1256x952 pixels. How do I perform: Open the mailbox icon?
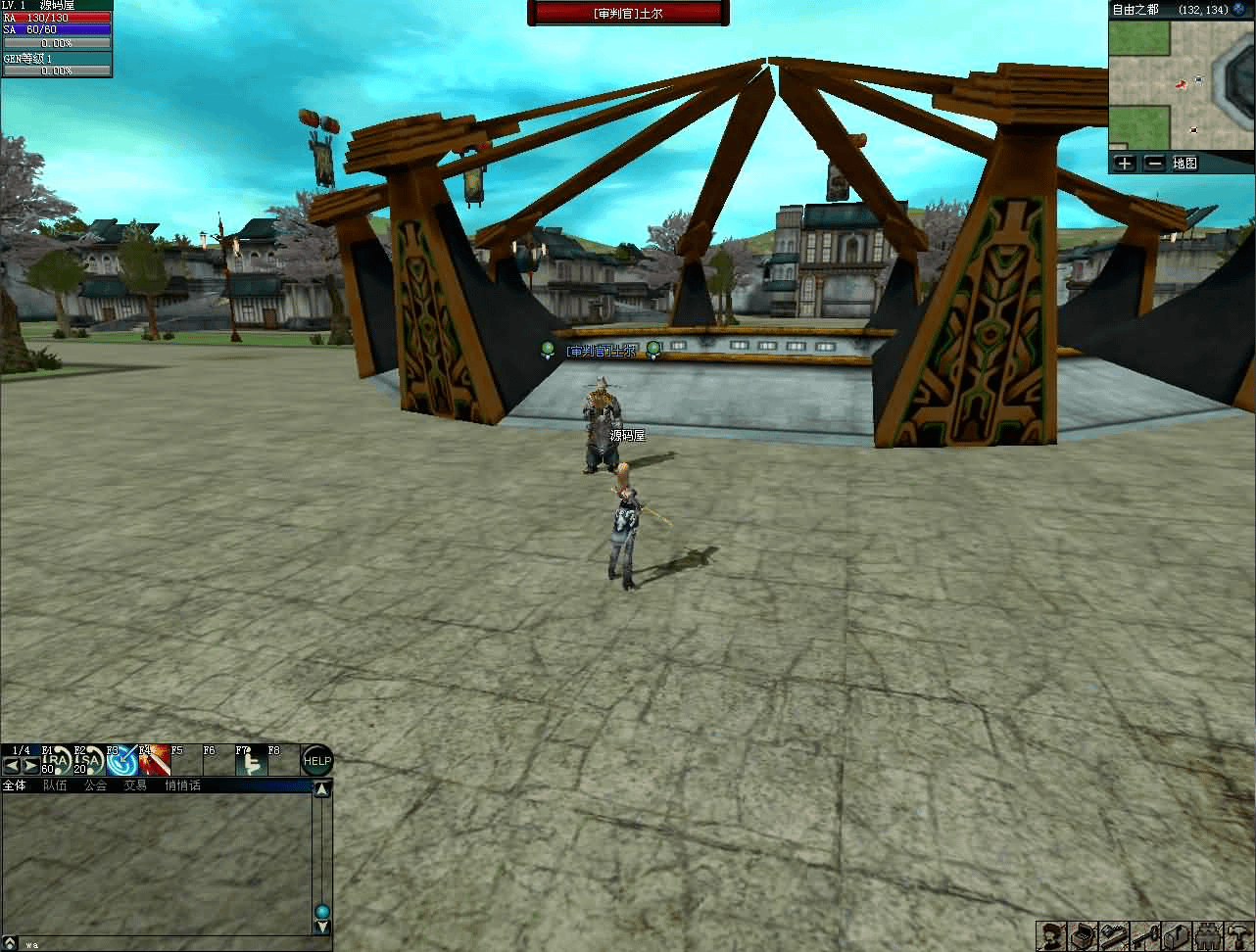(x=1177, y=935)
